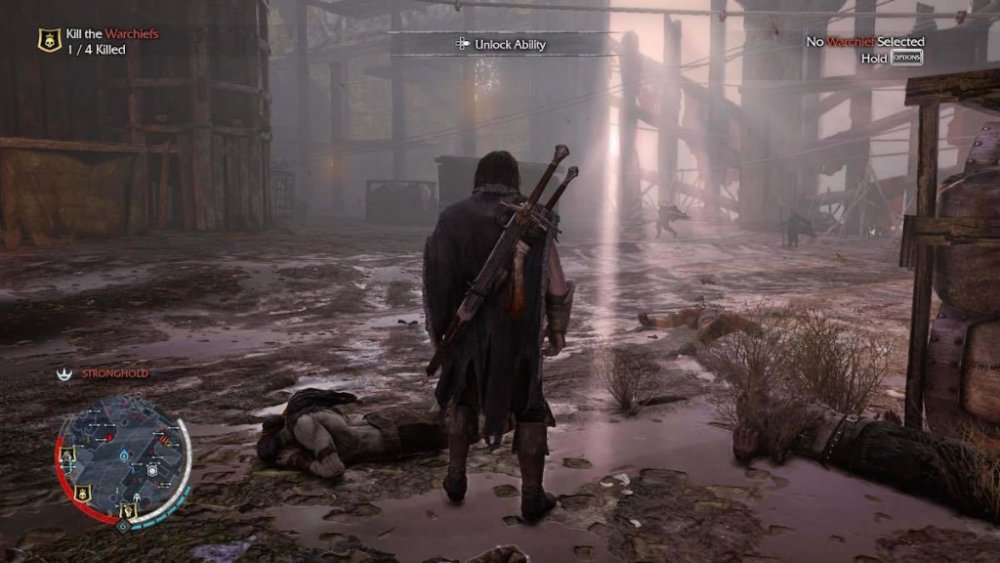Click the Stronghold crown icon
Image resolution: width=1000 pixels, height=563 pixels.
[65, 373]
